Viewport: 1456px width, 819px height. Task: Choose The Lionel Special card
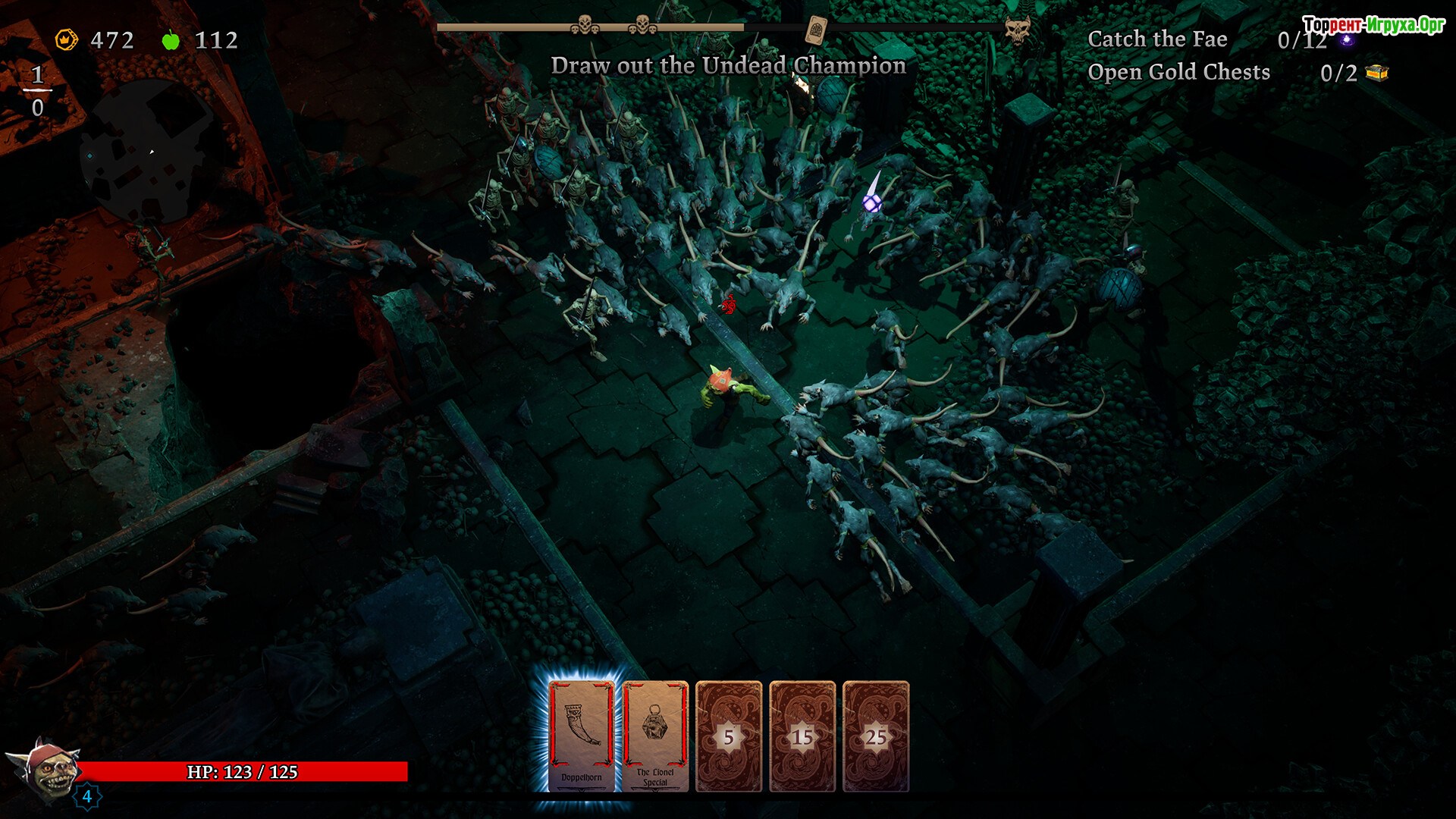pos(655,736)
